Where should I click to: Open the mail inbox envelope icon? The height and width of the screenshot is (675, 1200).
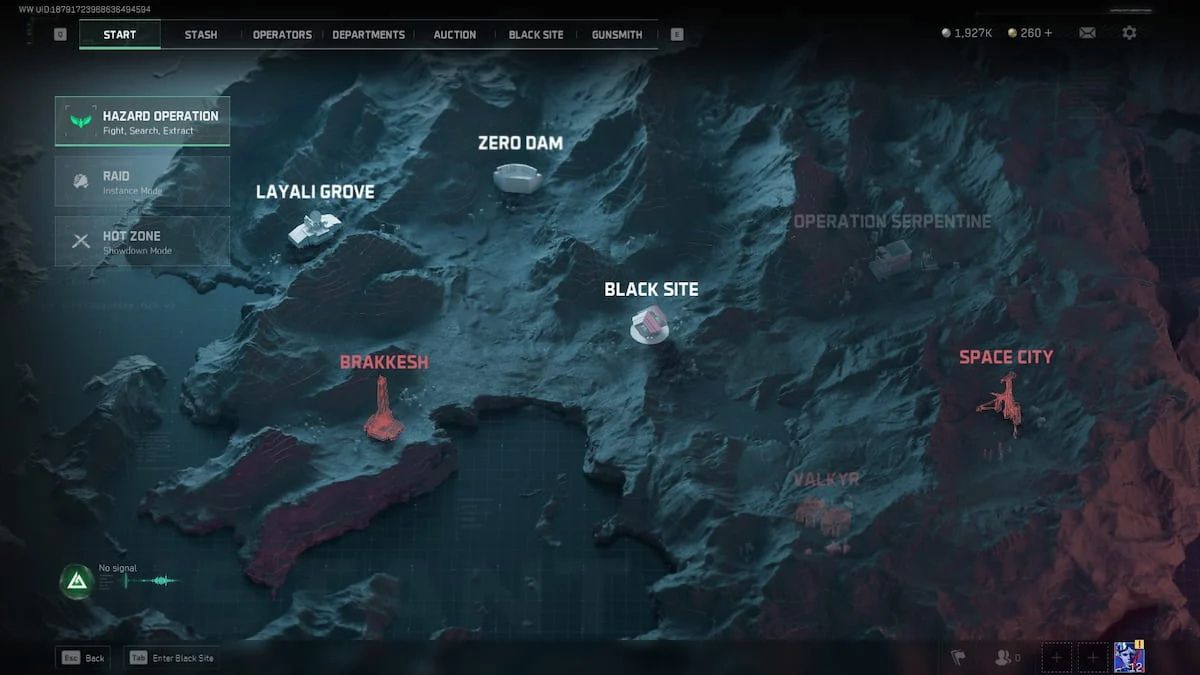point(1087,33)
